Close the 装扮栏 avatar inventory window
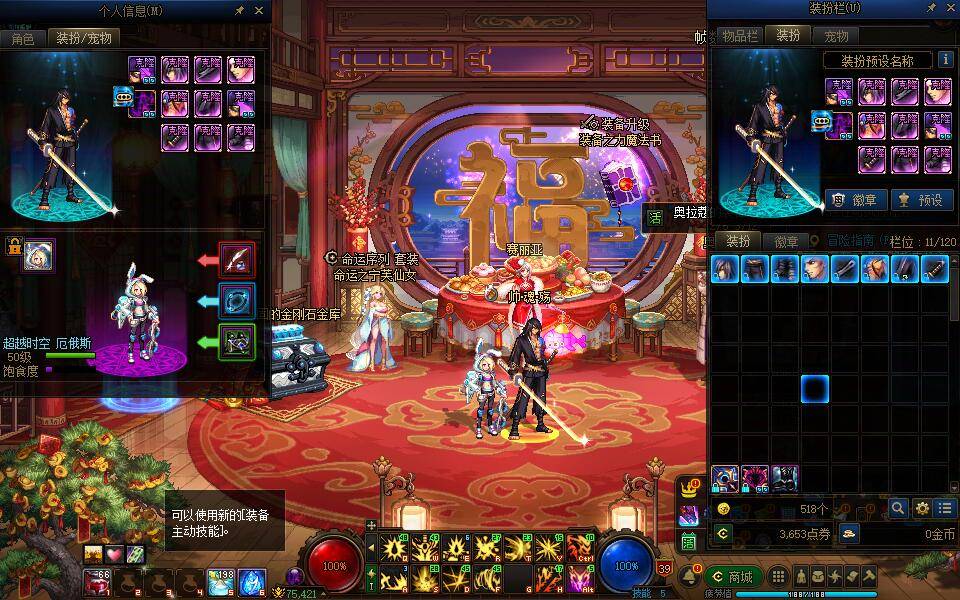The width and height of the screenshot is (960, 600). [x=948, y=9]
